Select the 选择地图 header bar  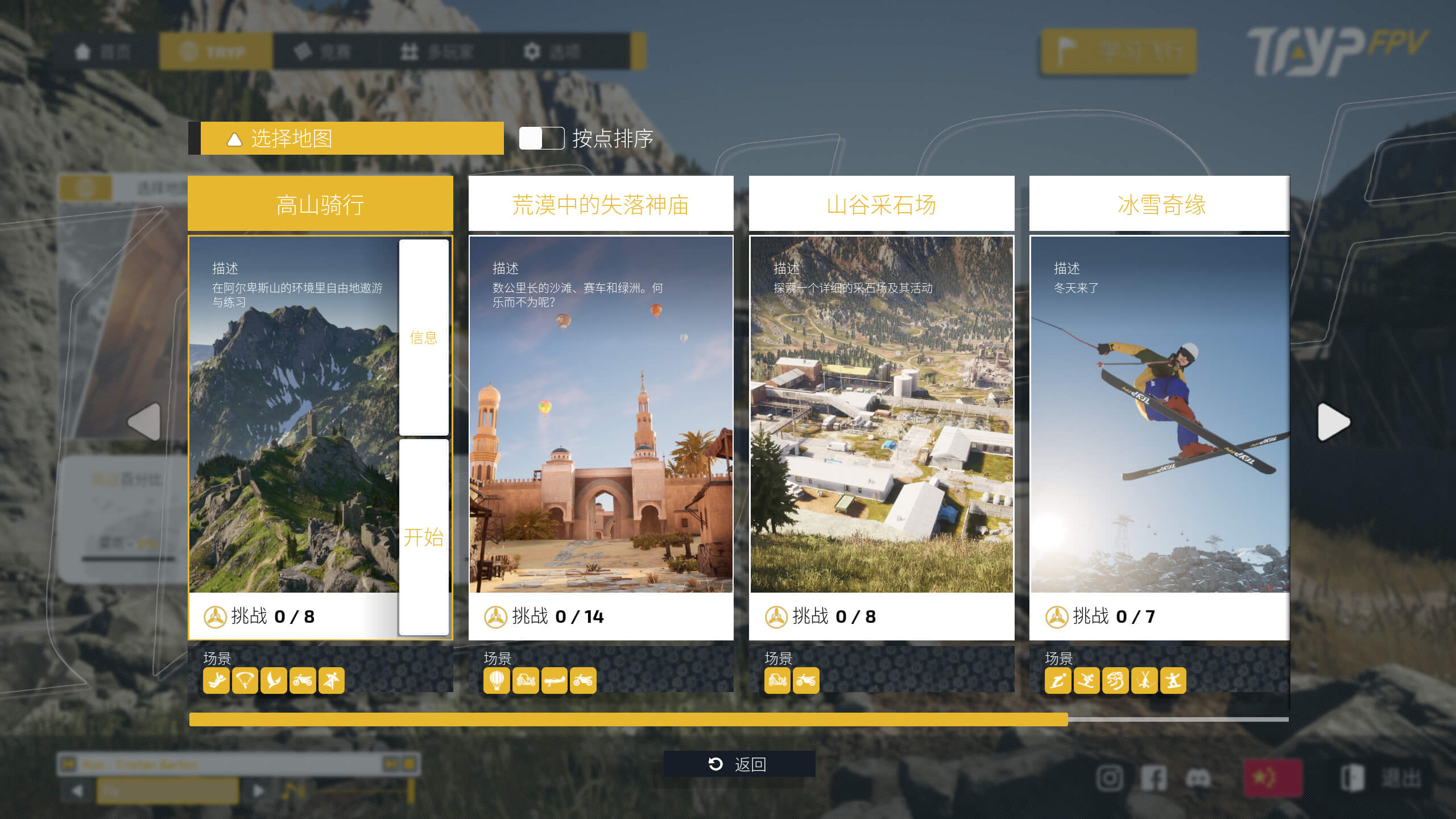[351, 138]
